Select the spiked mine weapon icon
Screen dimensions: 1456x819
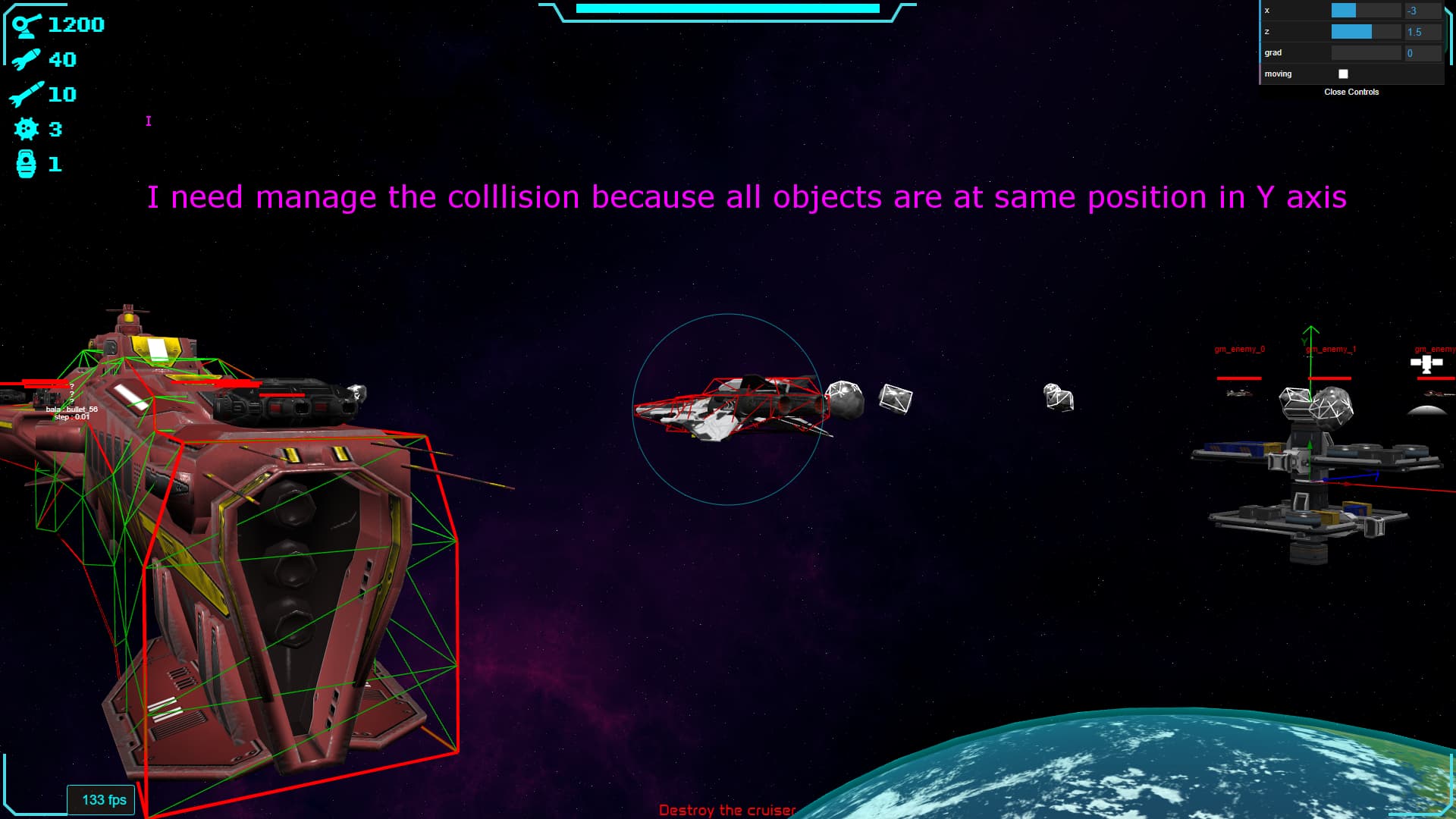coord(27,129)
